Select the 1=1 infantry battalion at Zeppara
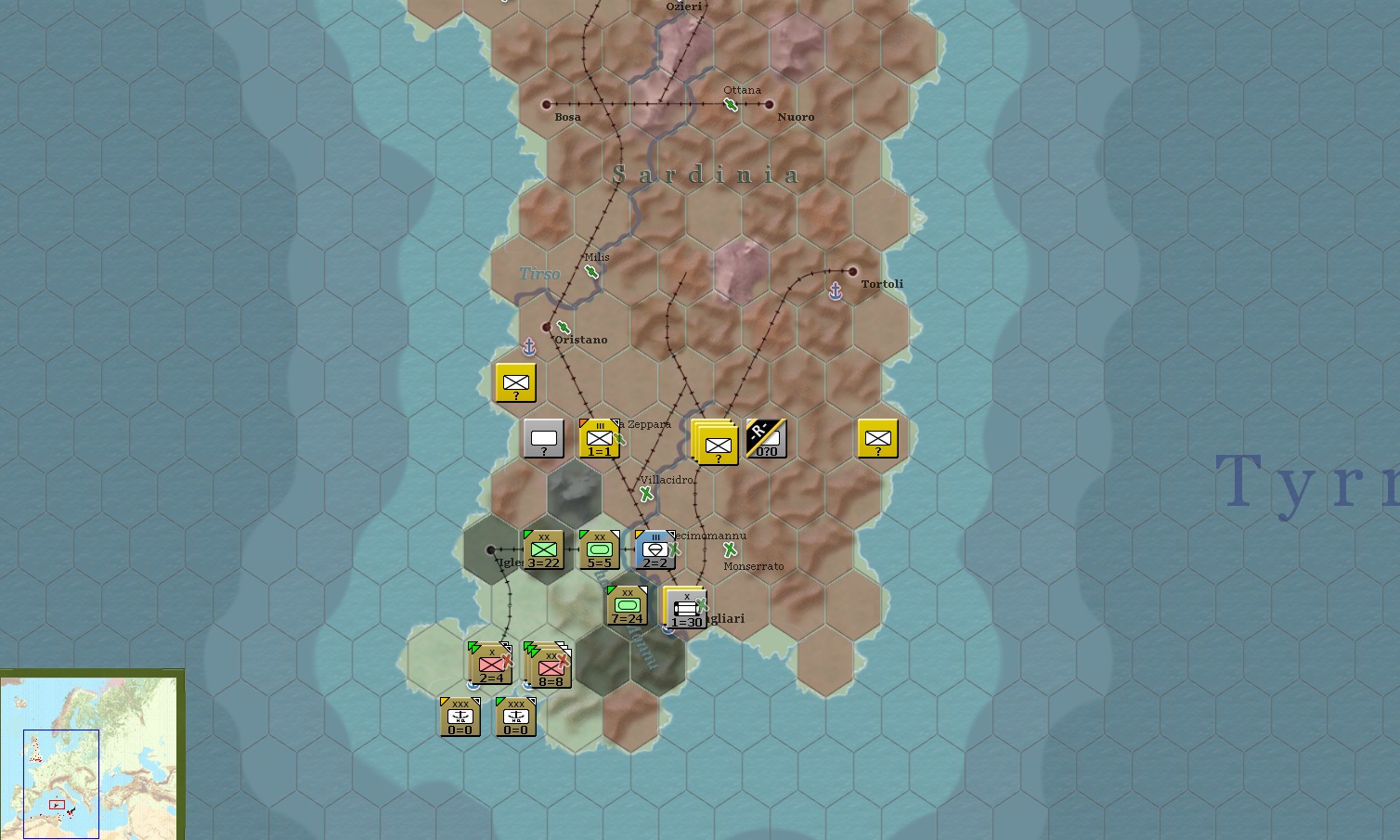The width and height of the screenshot is (1400, 840). pos(599,437)
